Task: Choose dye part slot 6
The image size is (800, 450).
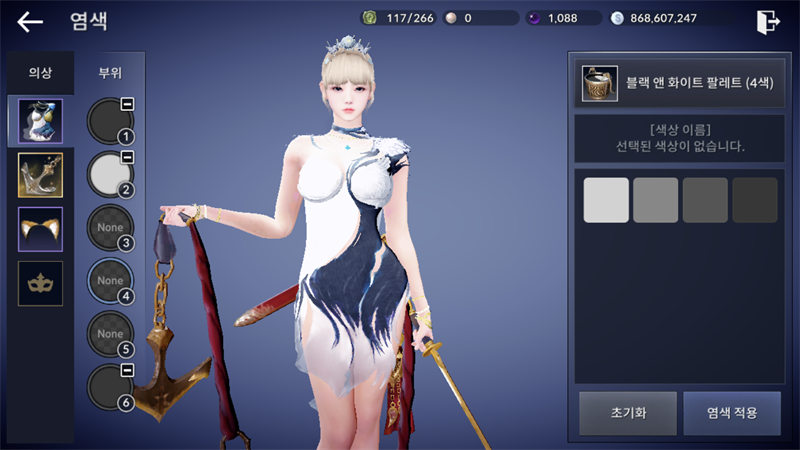Action: point(110,387)
